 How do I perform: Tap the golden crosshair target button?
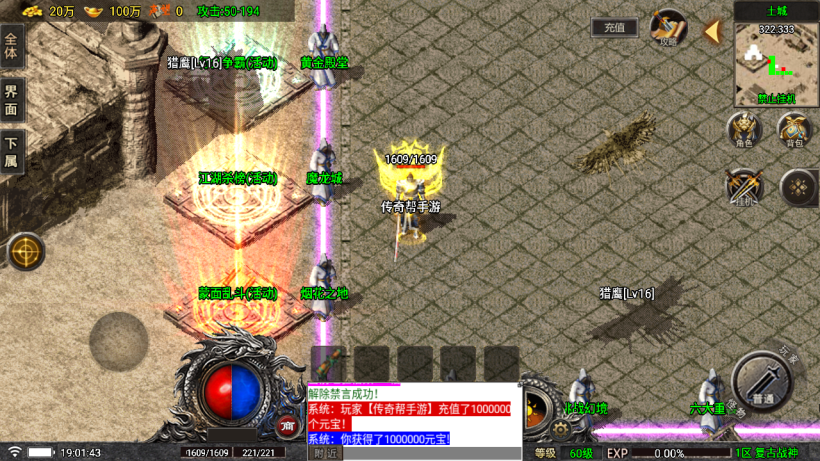[26, 252]
